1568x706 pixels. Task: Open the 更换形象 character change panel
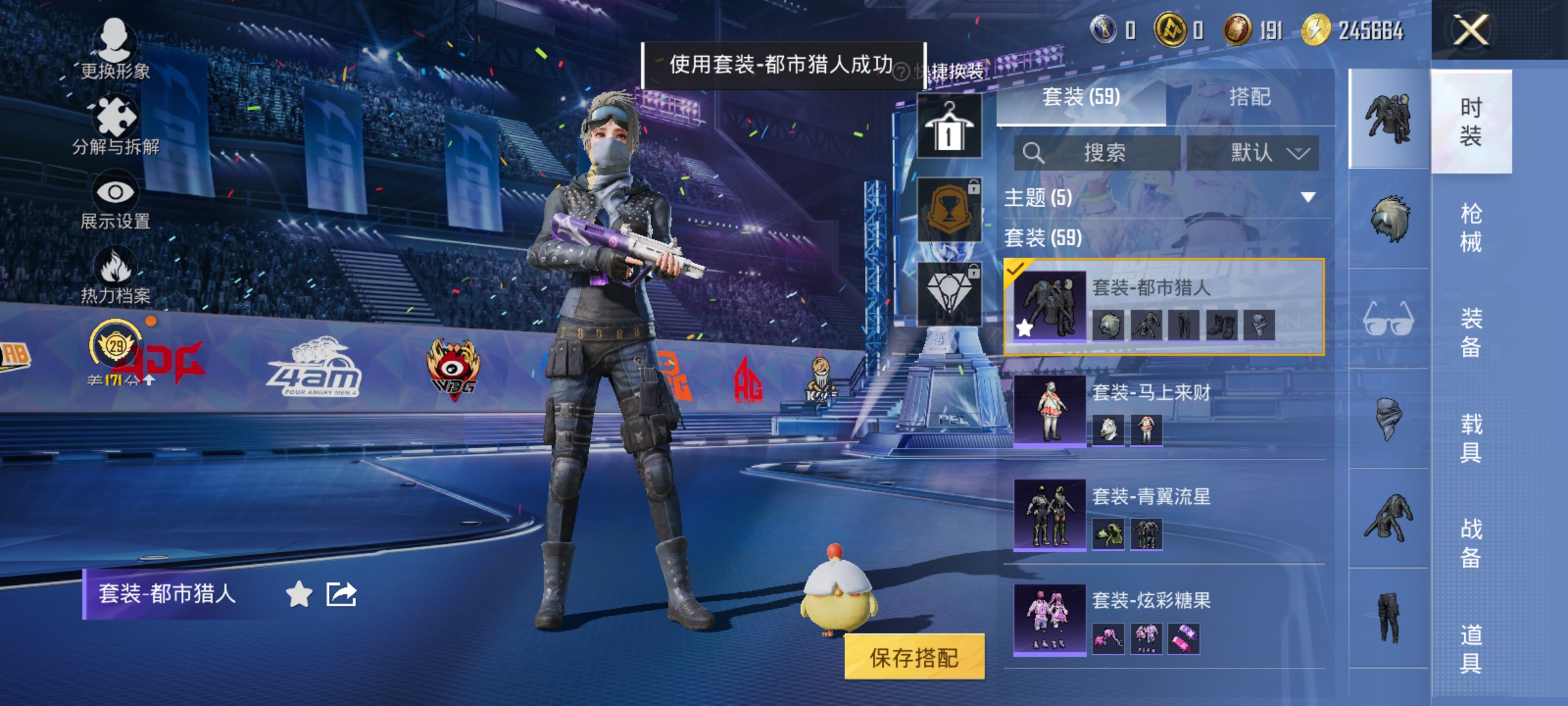click(116, 49)
